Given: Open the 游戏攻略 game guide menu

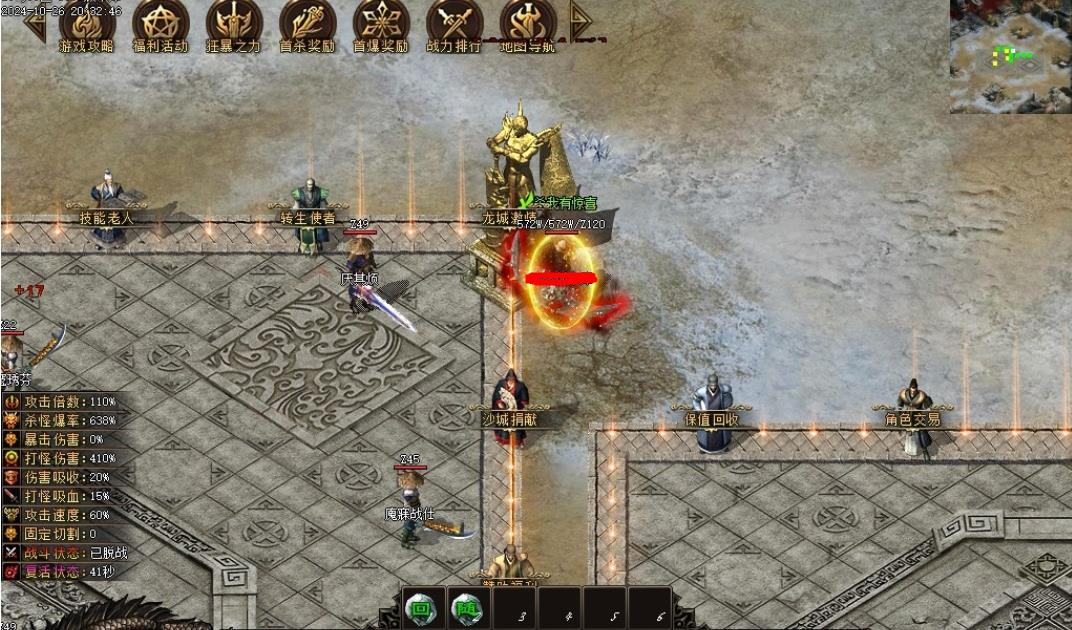Looking at the screenshot, I should [86, 22].
